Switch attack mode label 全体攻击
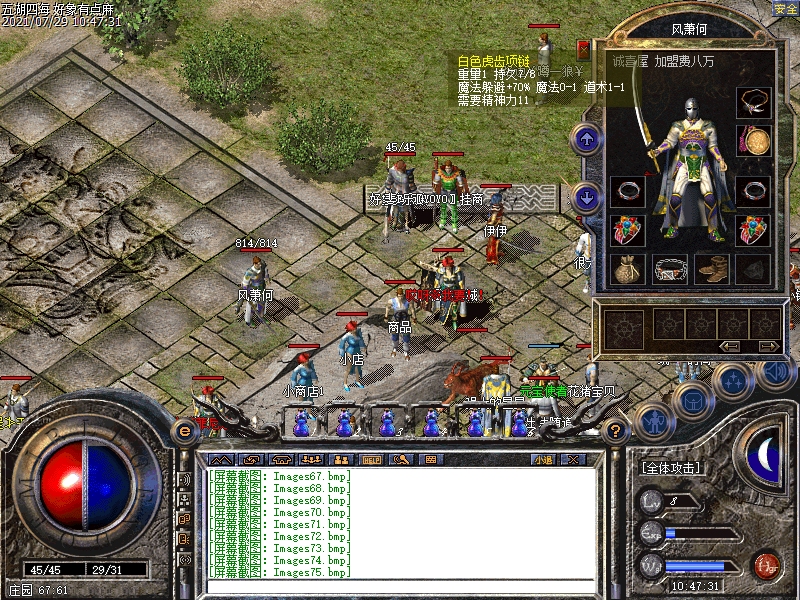Screen dimensions: 800x600 coord(670,468)
